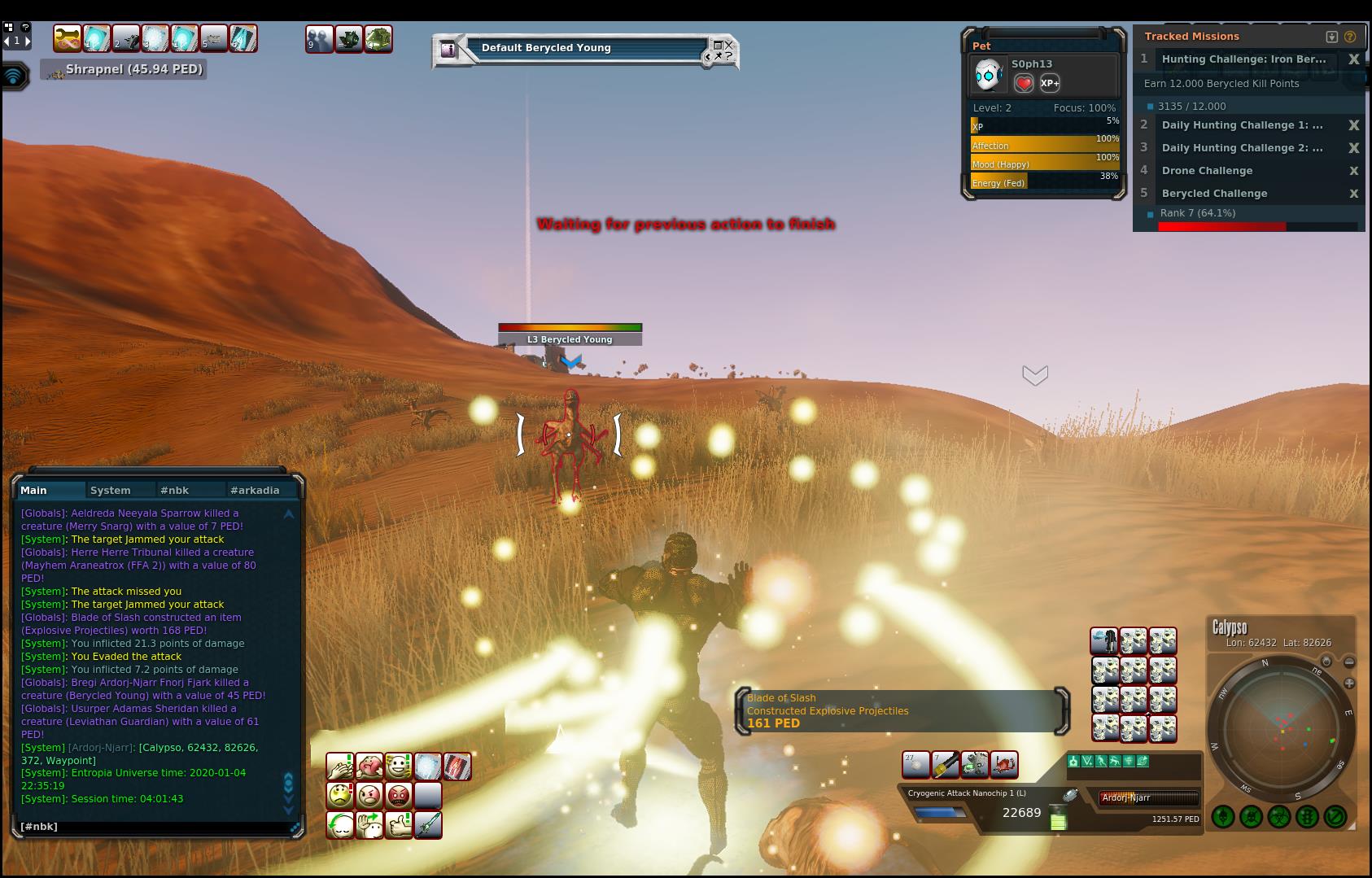This screenshot has height=878, width=1372.
Task: Expand the Daily Hunting Challenge 1 mission
Action: (x=1241, y=125)
